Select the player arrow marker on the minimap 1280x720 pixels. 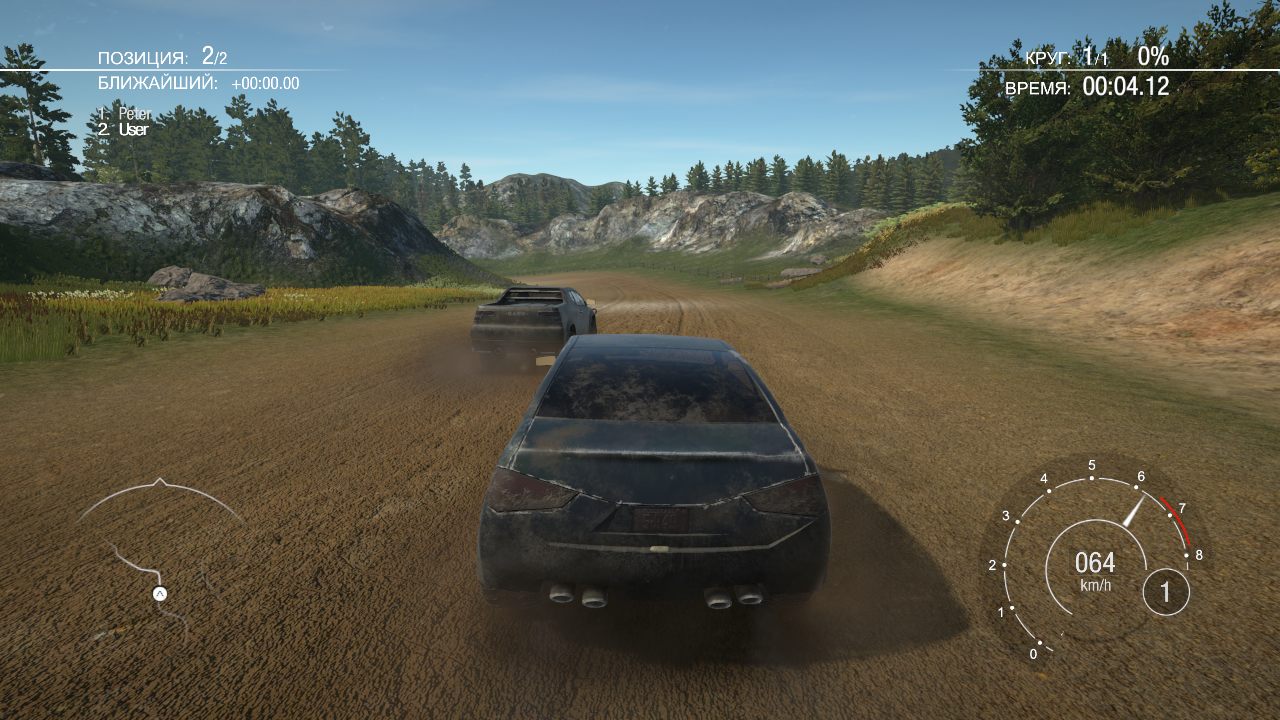[159, 593]
